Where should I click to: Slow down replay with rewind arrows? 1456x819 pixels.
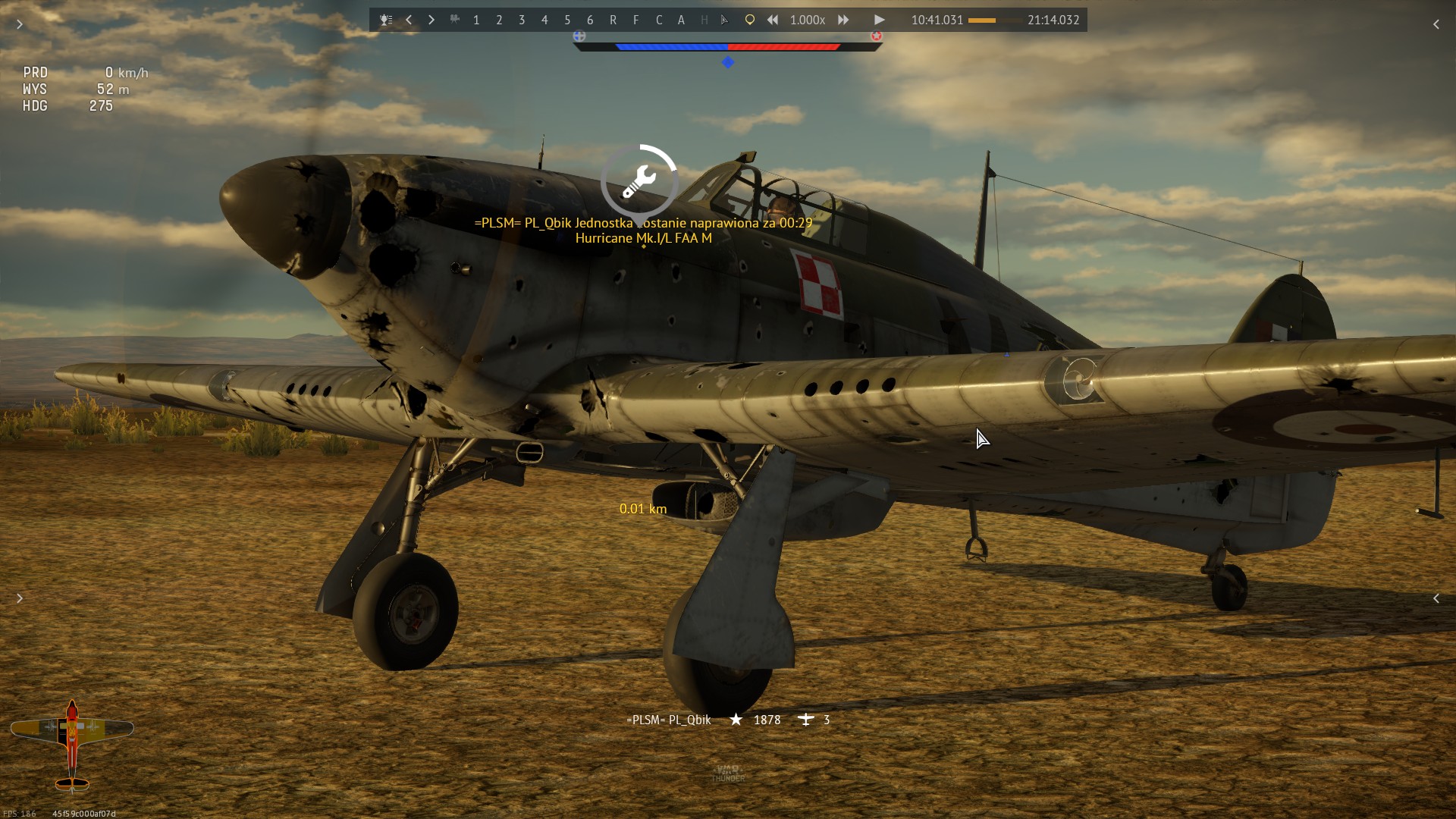(x=772, y=20)
